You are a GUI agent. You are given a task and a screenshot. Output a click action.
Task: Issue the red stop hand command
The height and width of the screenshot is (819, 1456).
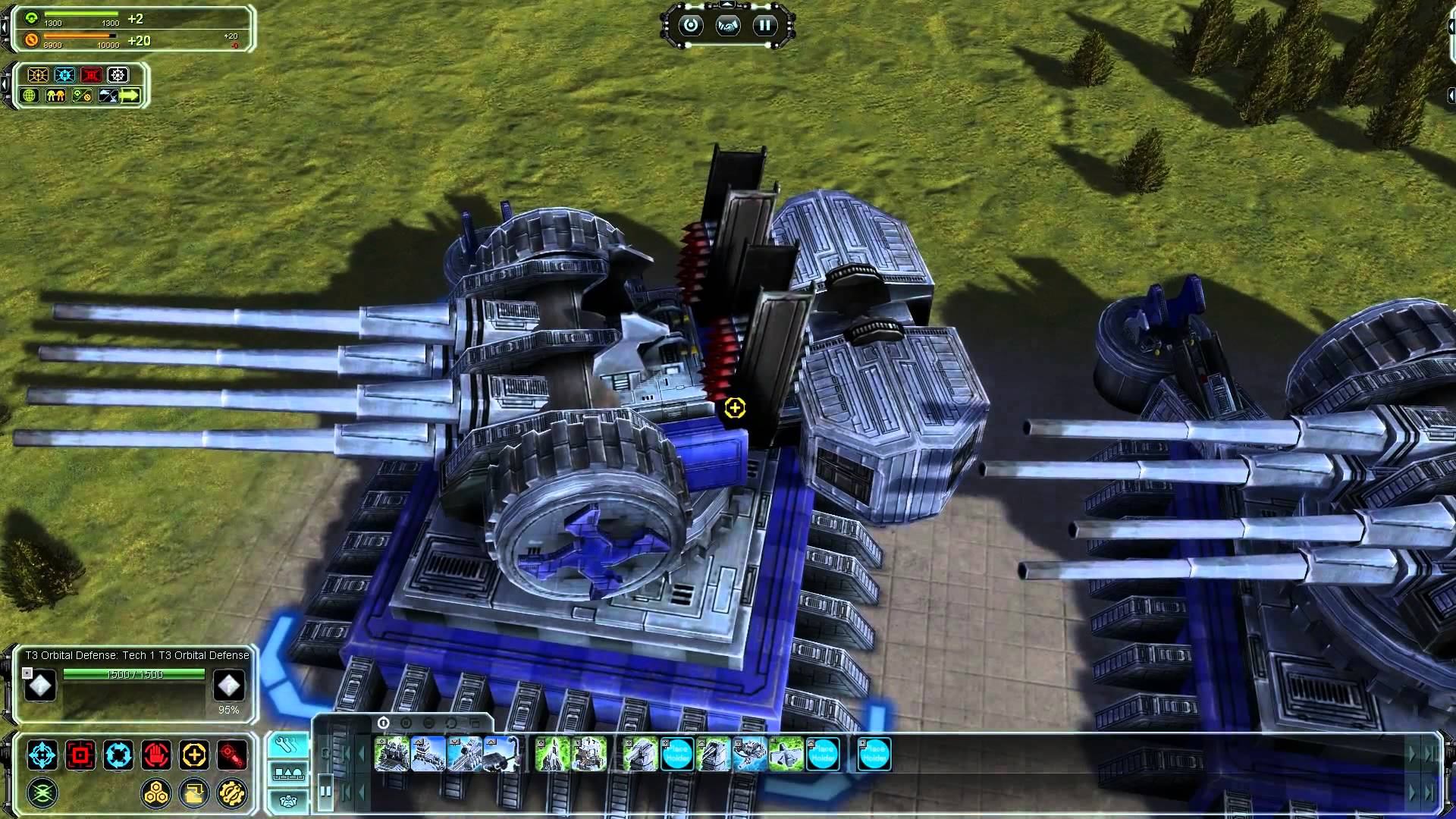pos(156,755)
